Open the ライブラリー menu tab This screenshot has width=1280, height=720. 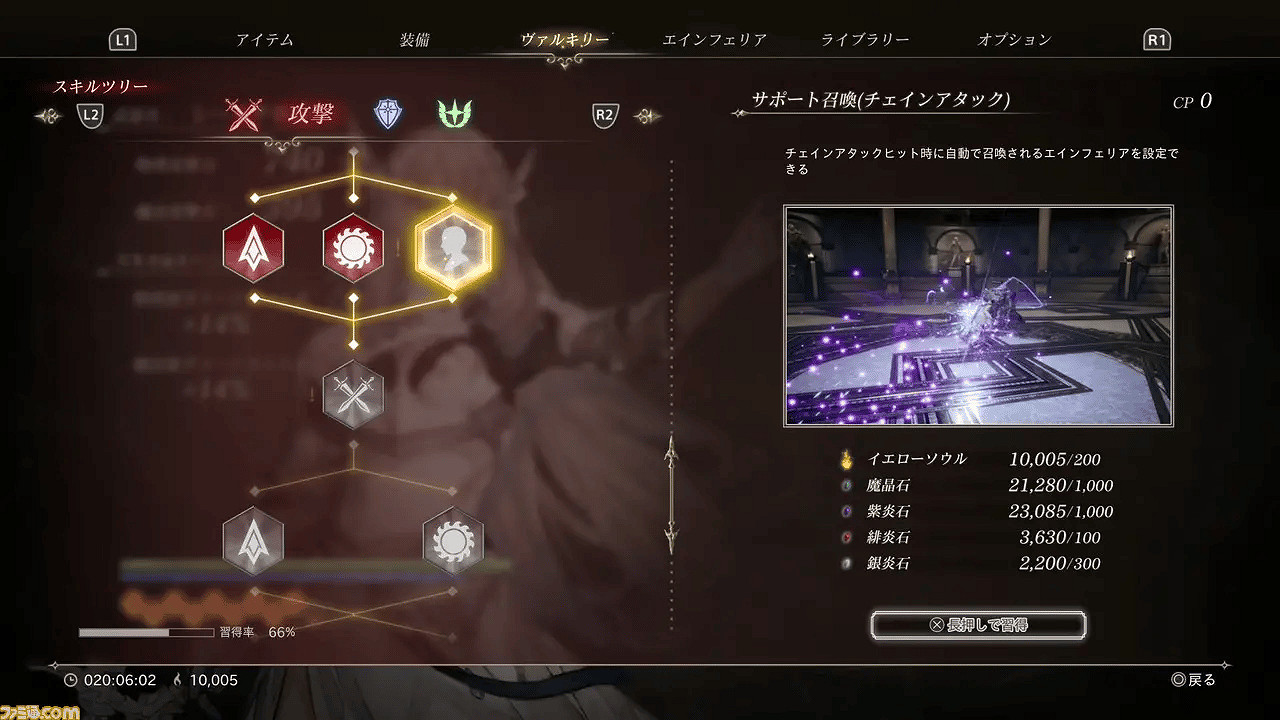[x=866, y=39]
